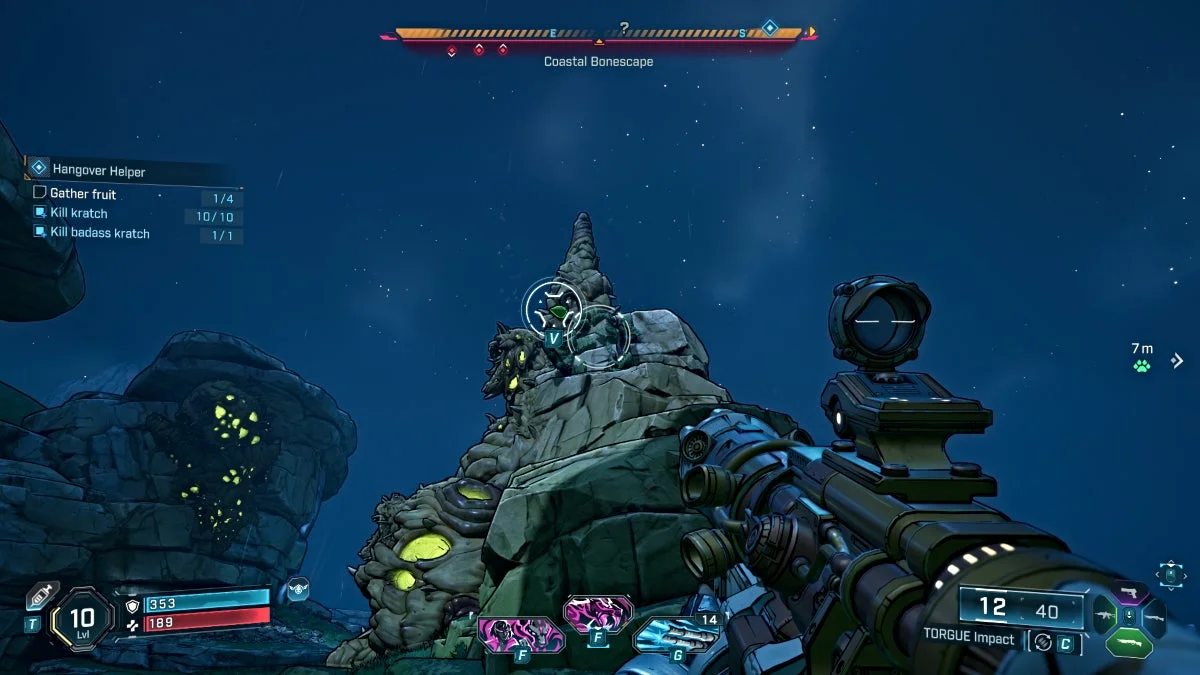
Task: Select the highlighted green shotgun weapon slot
Action: pyautogui.click(x=1129, y=642)
